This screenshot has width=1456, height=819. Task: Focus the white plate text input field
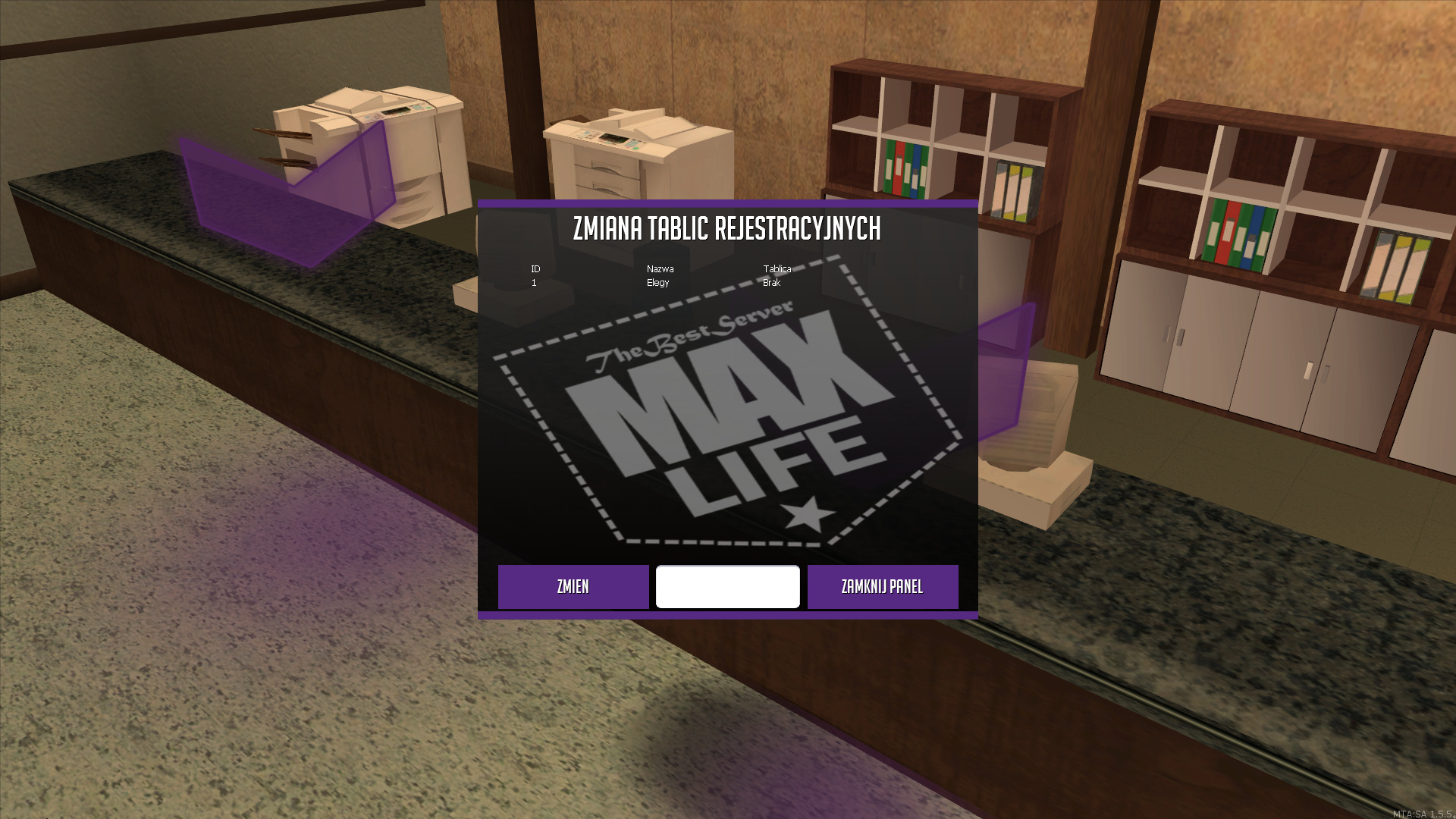727,586
